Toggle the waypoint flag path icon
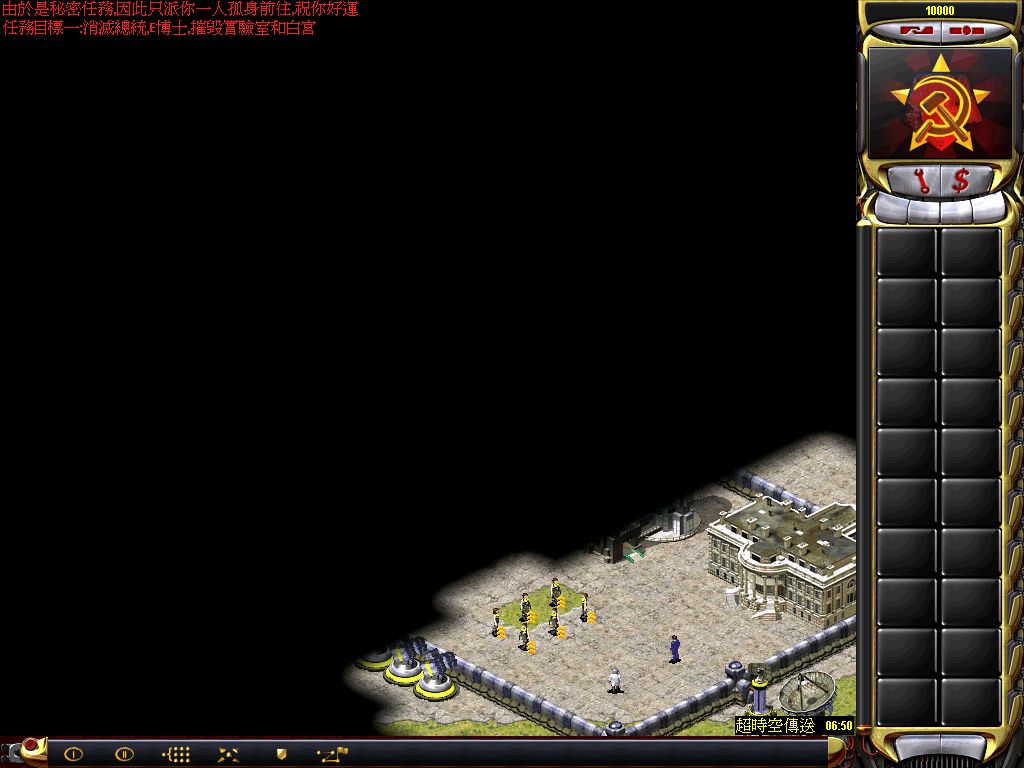Image resolution: width=1024 pixels, height=768 pixels. (x=332, y=753)
